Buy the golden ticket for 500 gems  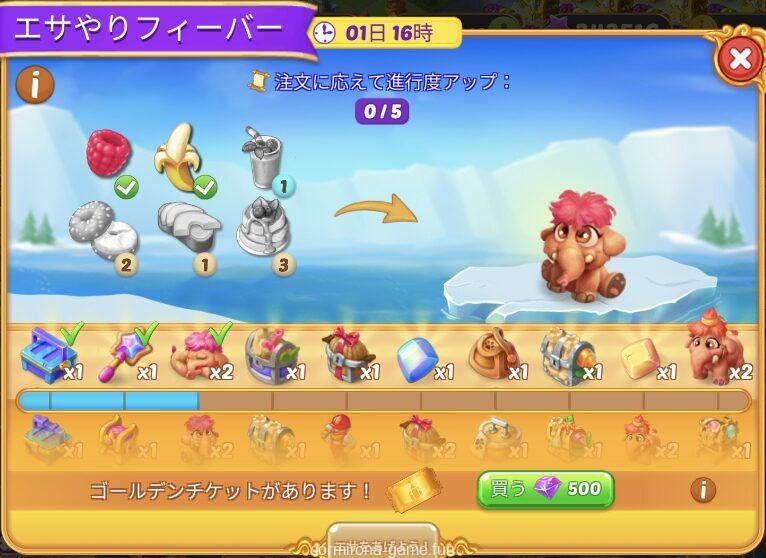(545, 489)
